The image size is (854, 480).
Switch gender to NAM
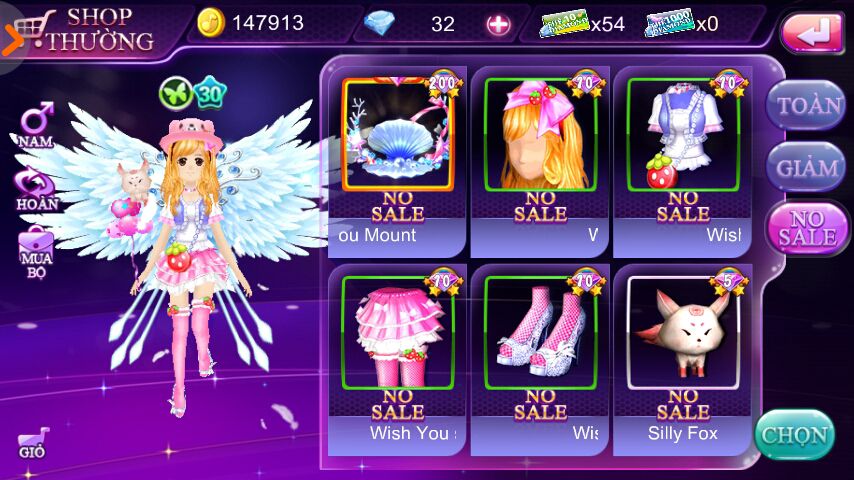click(36, 127)
